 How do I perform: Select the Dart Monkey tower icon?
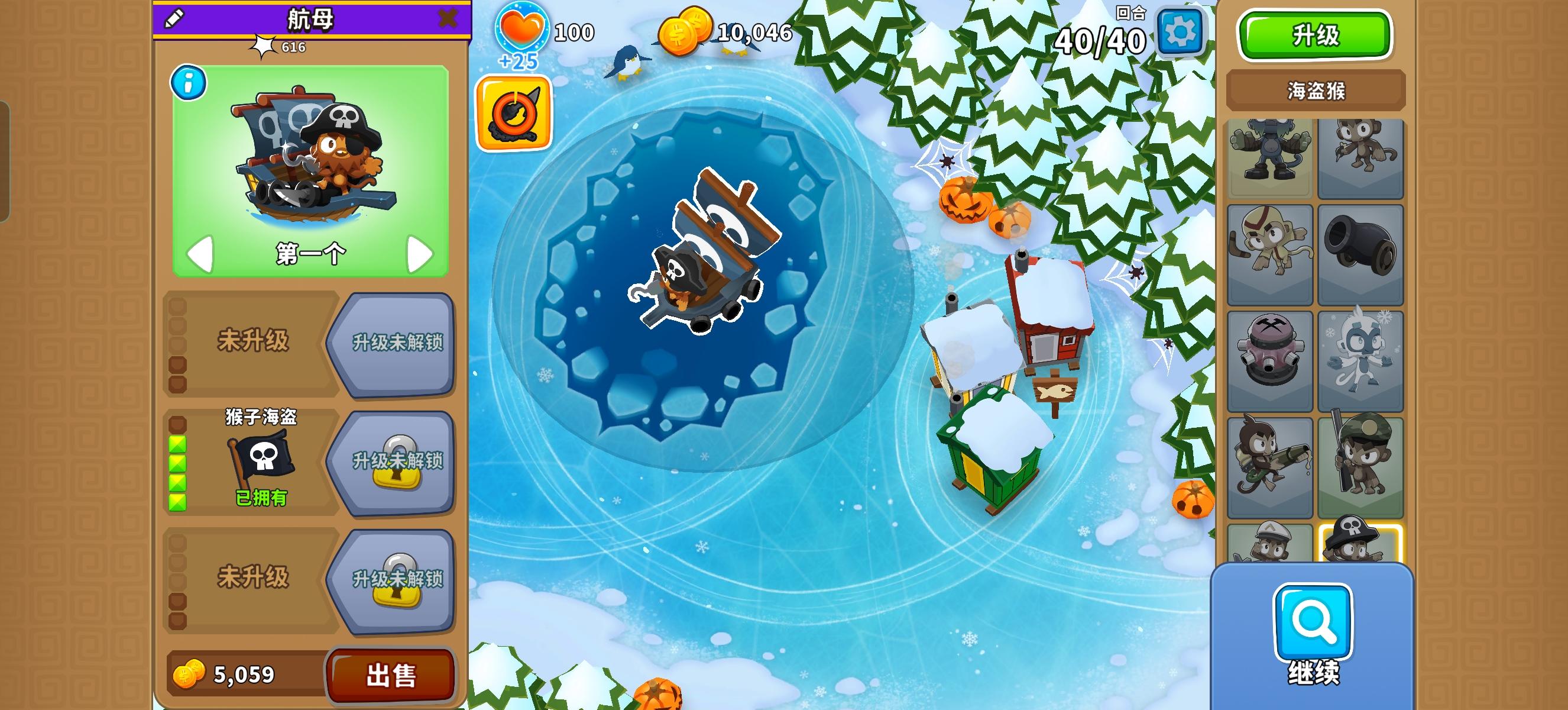(x=1362, y=155)
